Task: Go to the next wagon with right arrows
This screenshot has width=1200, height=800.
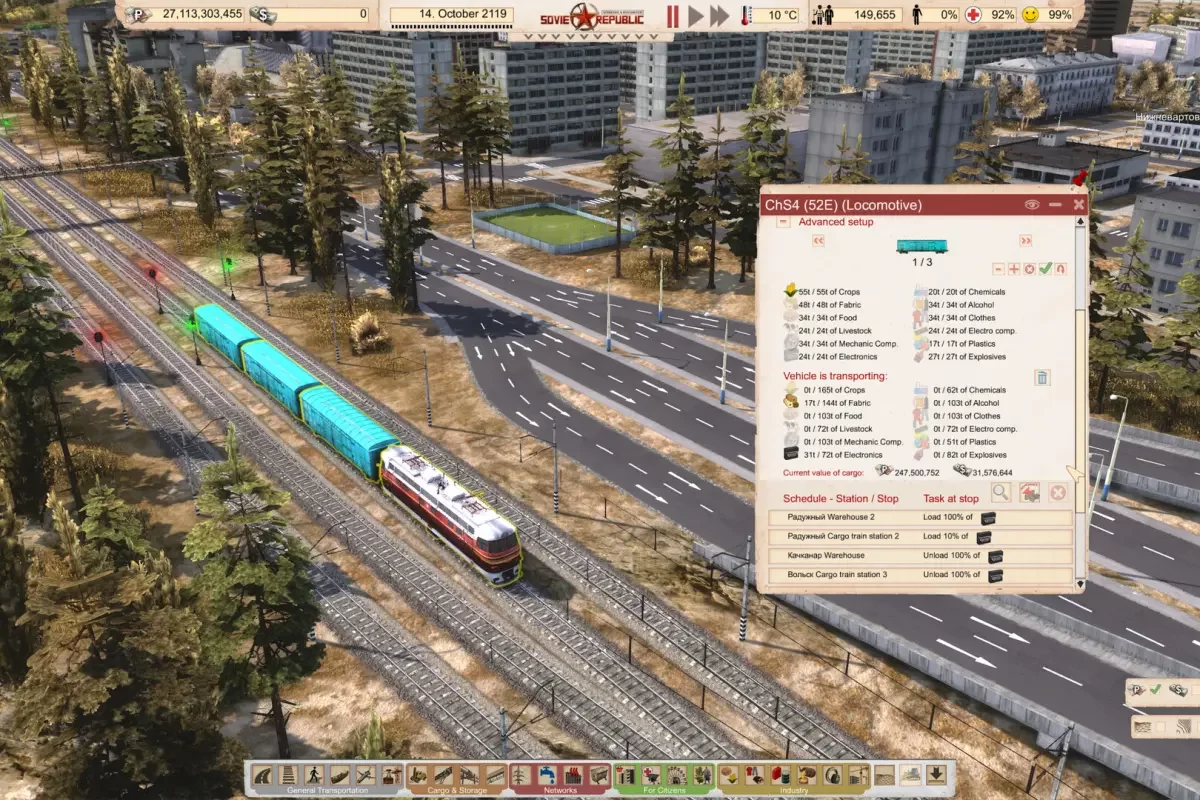Action: click(x=1025, y=241)
